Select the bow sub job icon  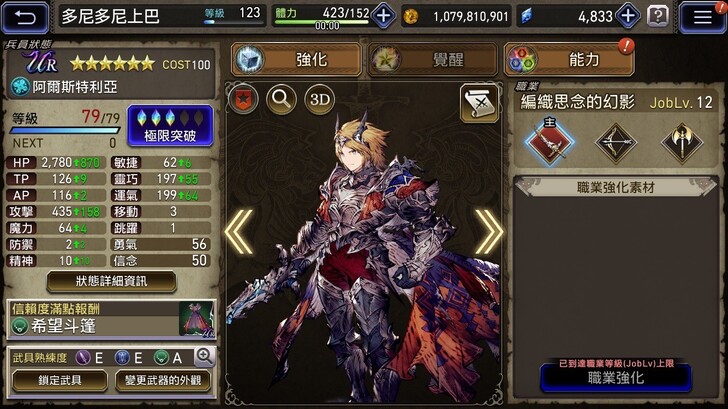615,142
